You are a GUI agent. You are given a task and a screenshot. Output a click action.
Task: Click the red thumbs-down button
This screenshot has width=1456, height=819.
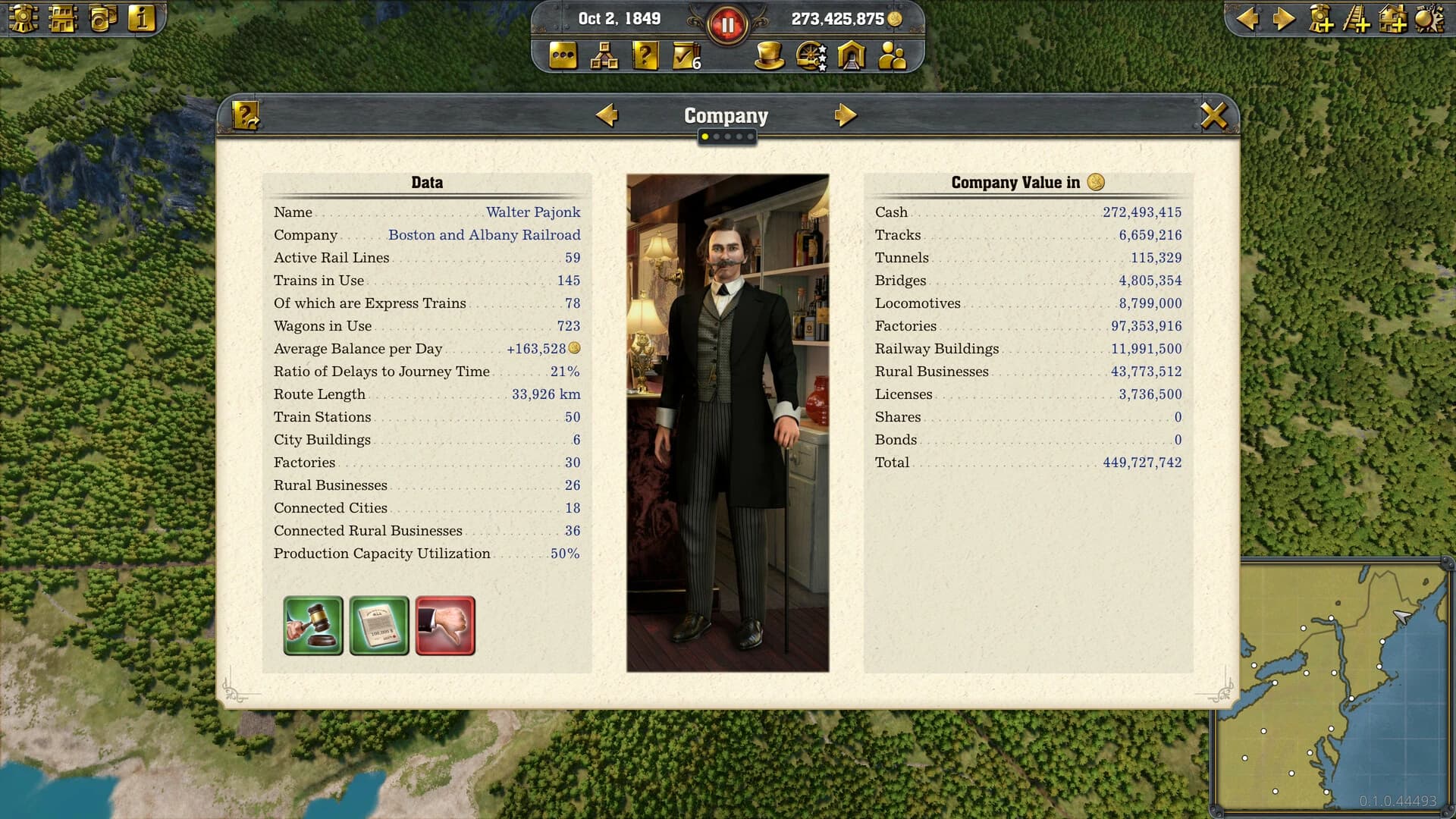click(444, 626)
